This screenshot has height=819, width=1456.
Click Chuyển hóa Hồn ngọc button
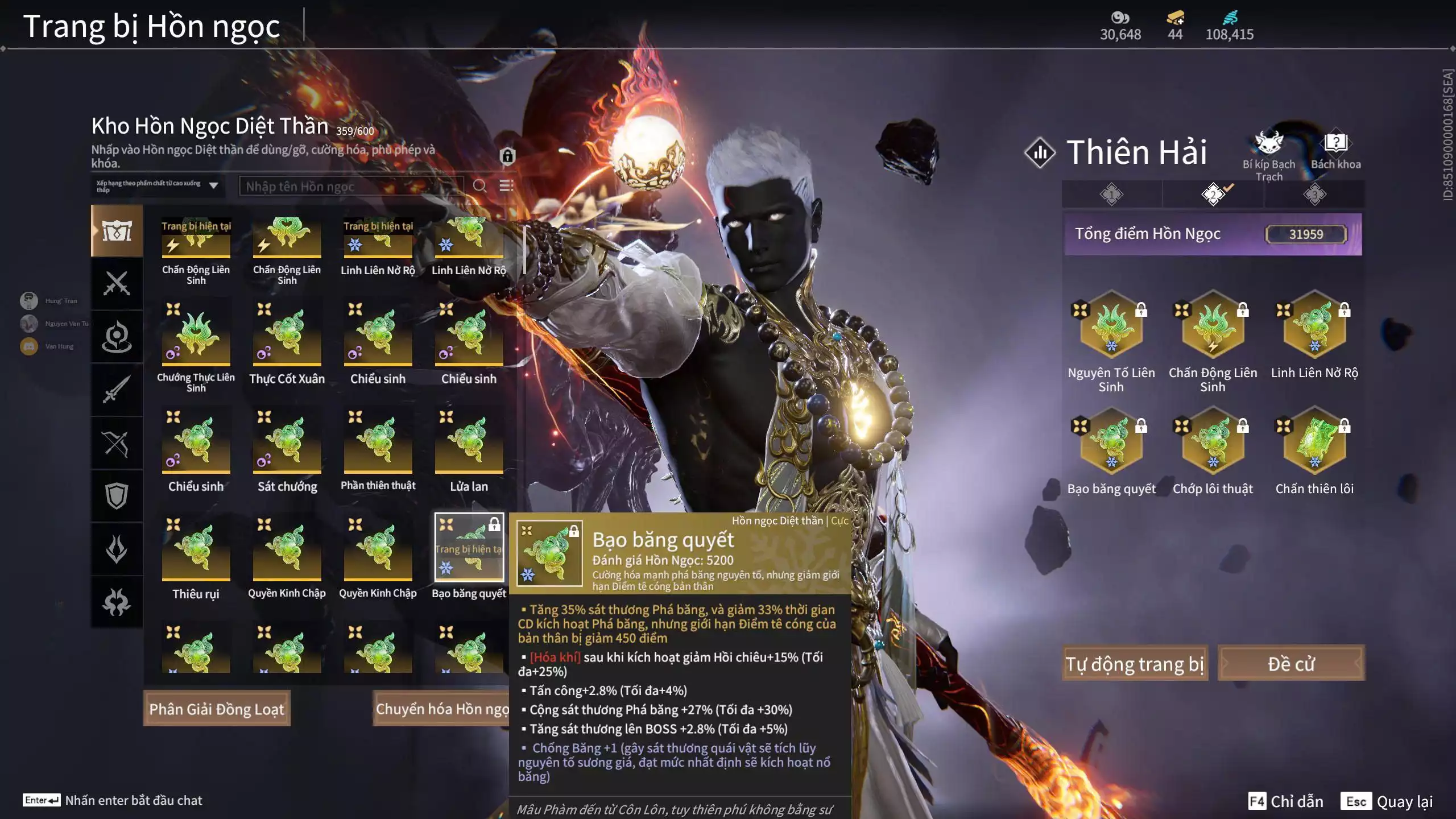442,709
